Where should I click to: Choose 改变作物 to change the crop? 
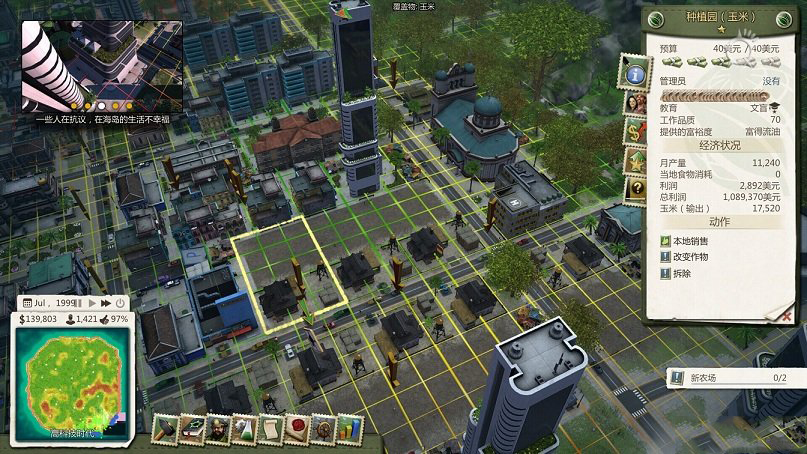pos(690,257)
